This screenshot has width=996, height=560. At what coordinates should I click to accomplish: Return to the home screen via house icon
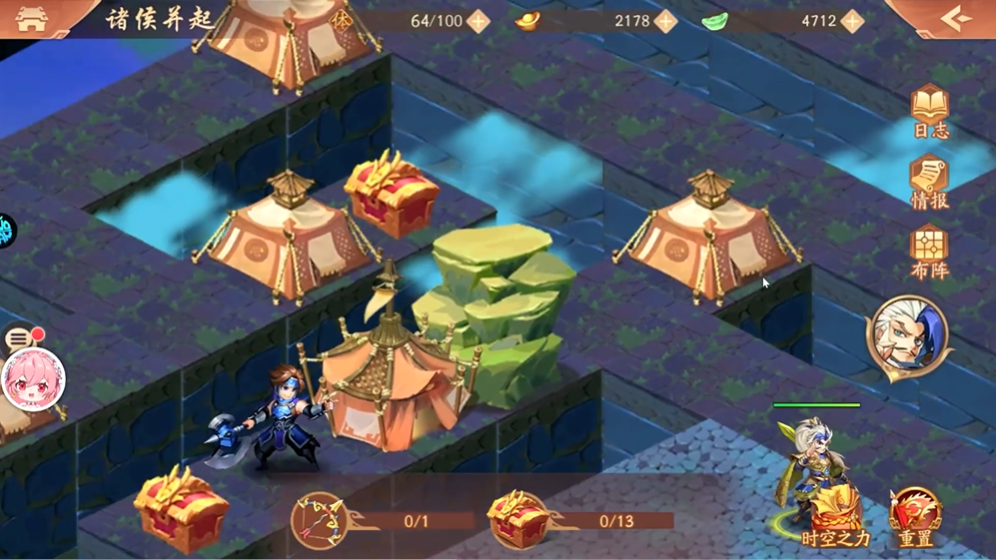(x=31, y=19)
